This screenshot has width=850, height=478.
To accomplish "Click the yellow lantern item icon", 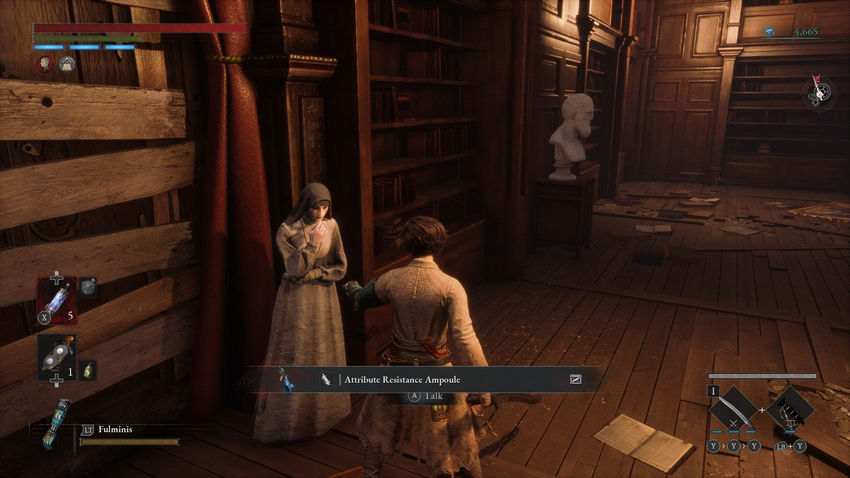I will (87, 369).
